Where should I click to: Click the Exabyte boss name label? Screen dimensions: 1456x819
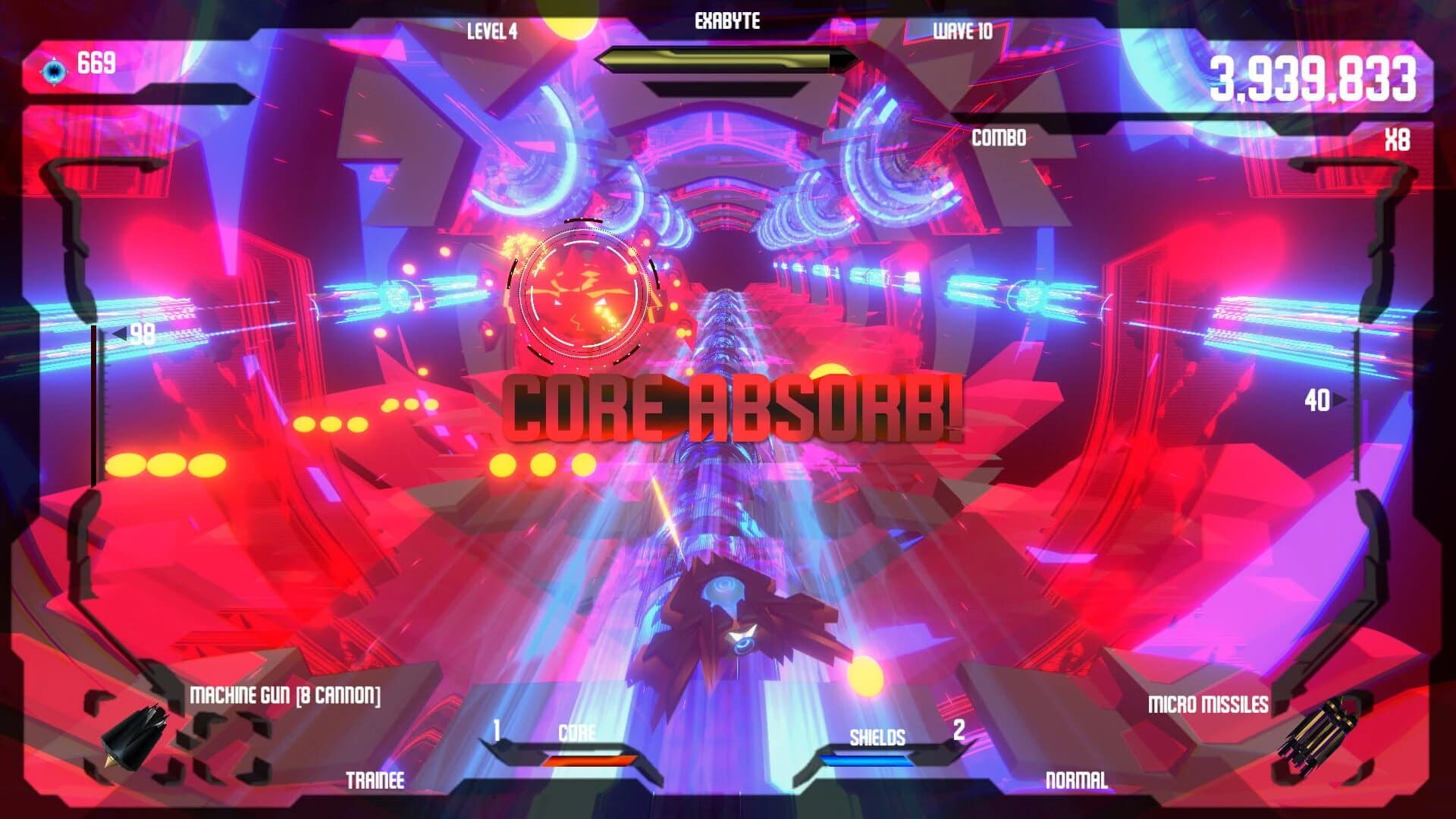[x=726, y=21]
